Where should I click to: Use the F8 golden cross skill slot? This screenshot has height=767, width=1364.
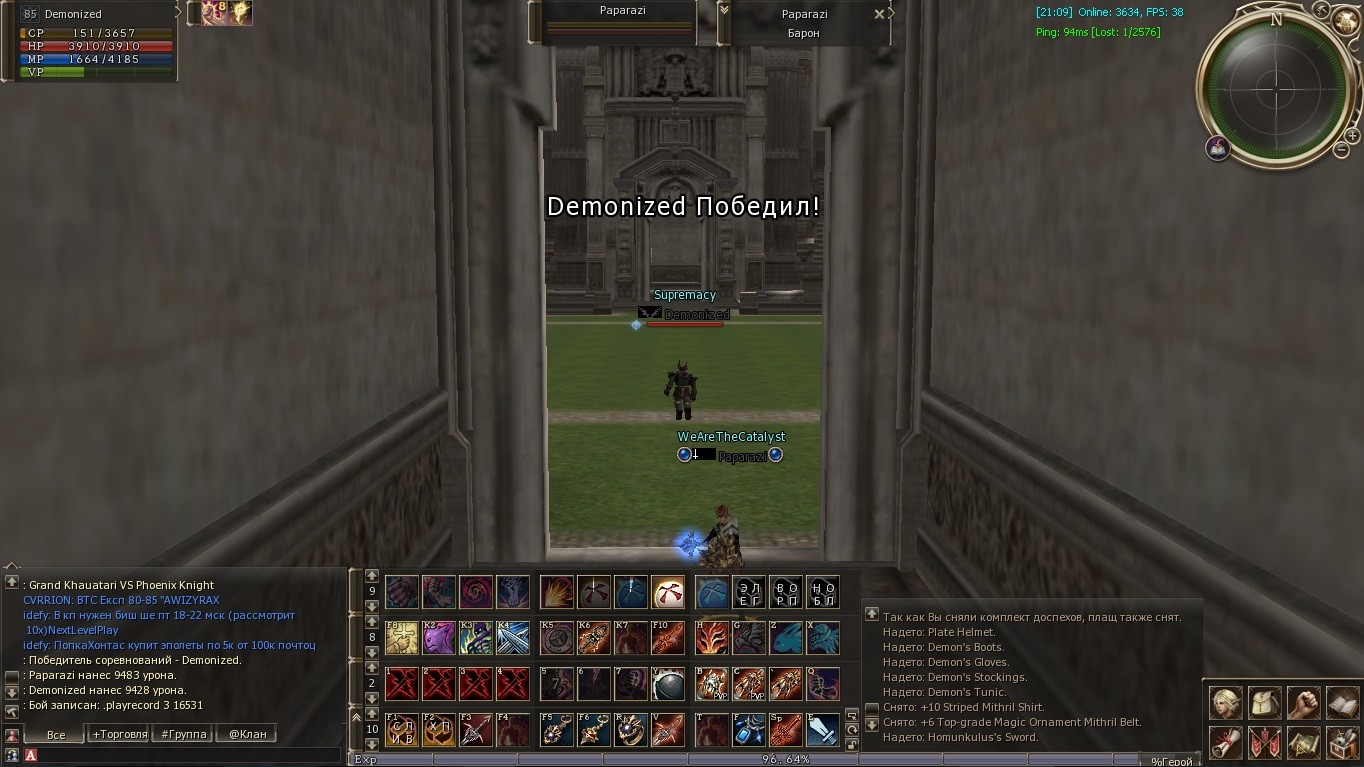(x=402, y=637)
